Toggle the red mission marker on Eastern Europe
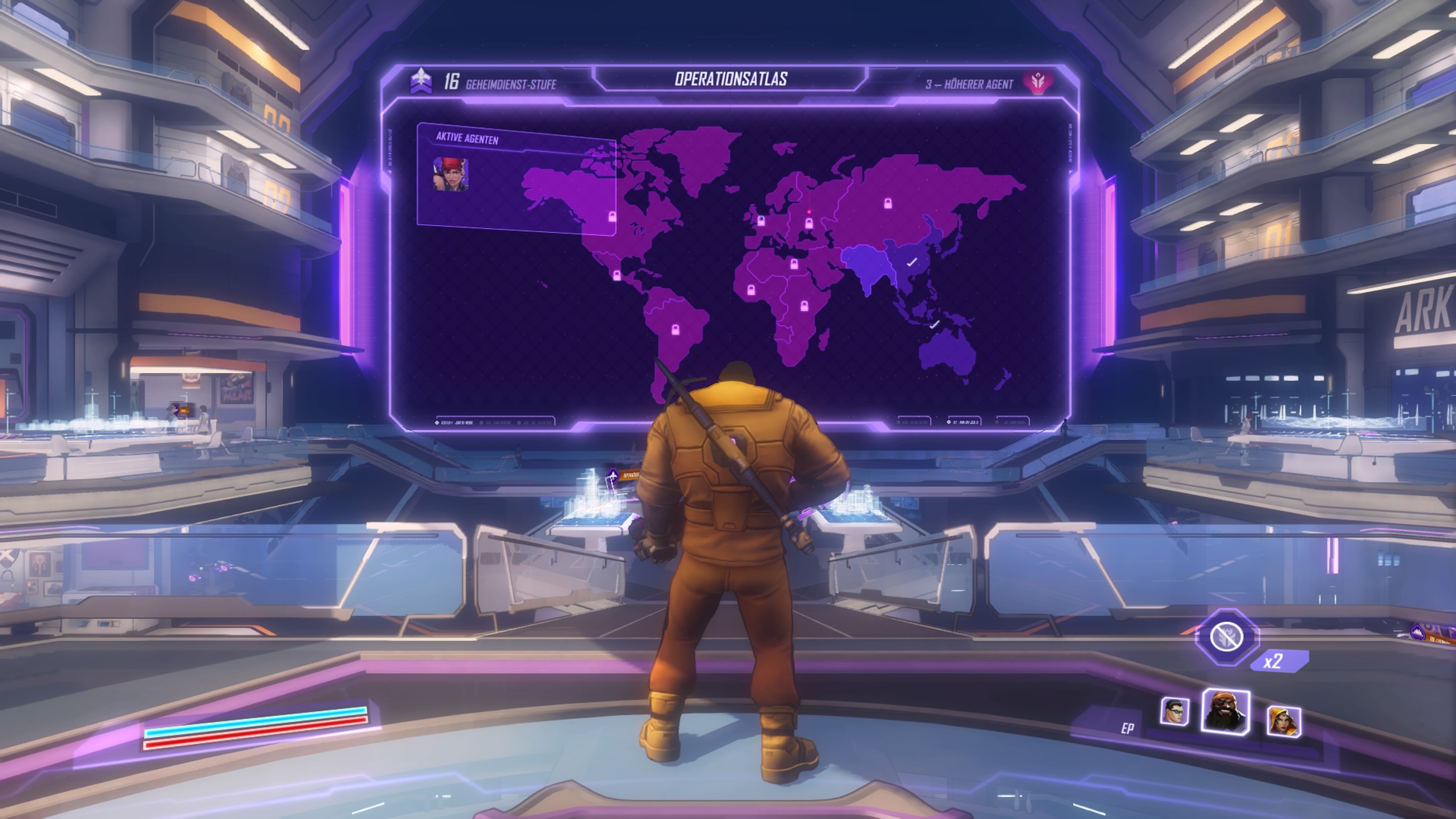Screen dimensions: 1456x819 tap(810, 212)
